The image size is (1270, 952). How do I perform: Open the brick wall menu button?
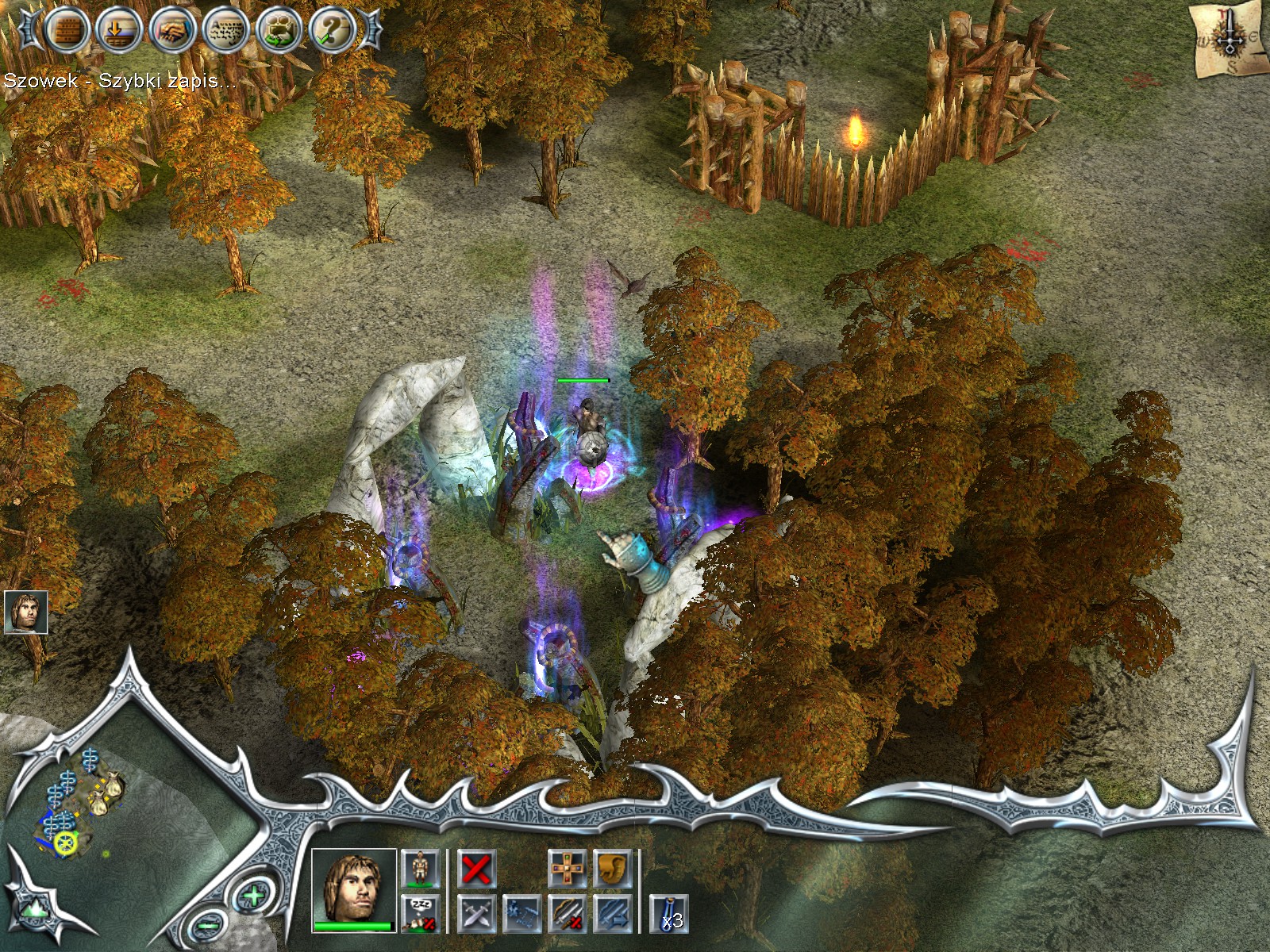point(66,29)
